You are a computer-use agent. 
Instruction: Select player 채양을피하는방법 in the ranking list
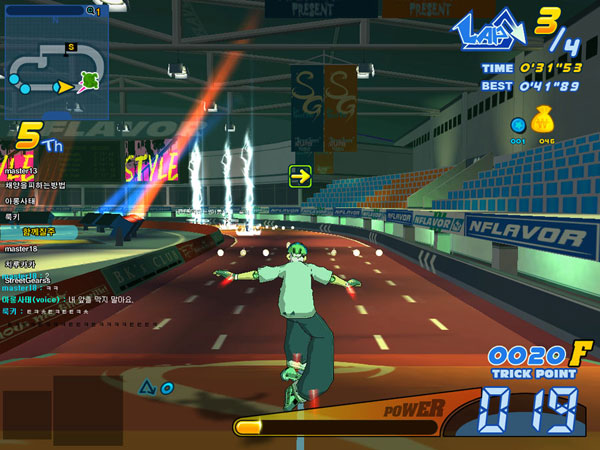36,185
